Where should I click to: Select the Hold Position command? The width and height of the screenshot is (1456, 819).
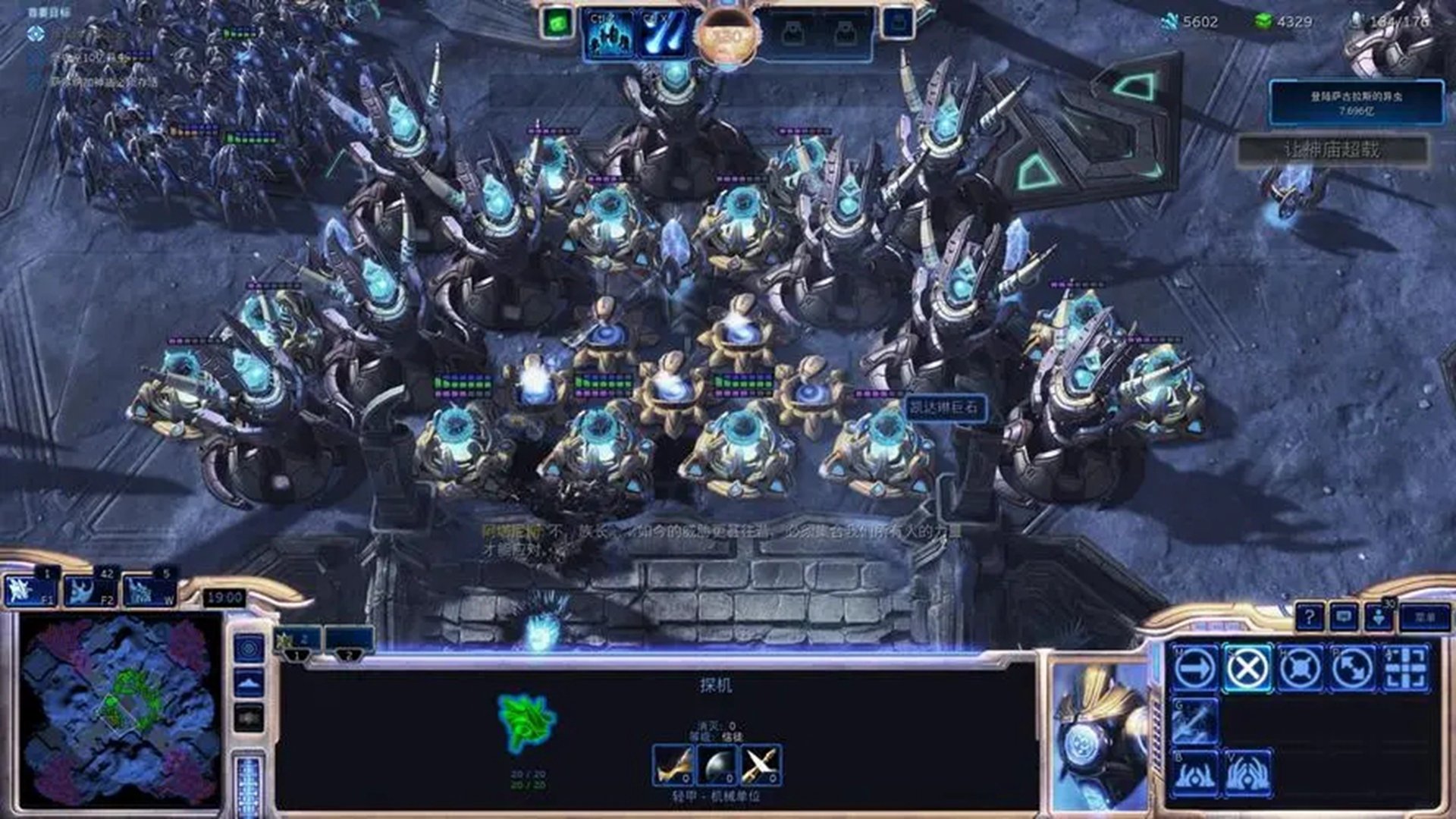pyautogui.click(x=1300, y=668)
